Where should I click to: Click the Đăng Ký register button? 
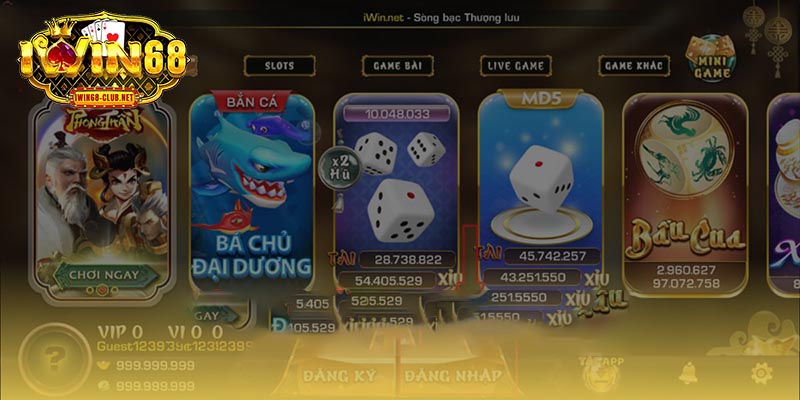pyautogui.click(x=338, y=376)
